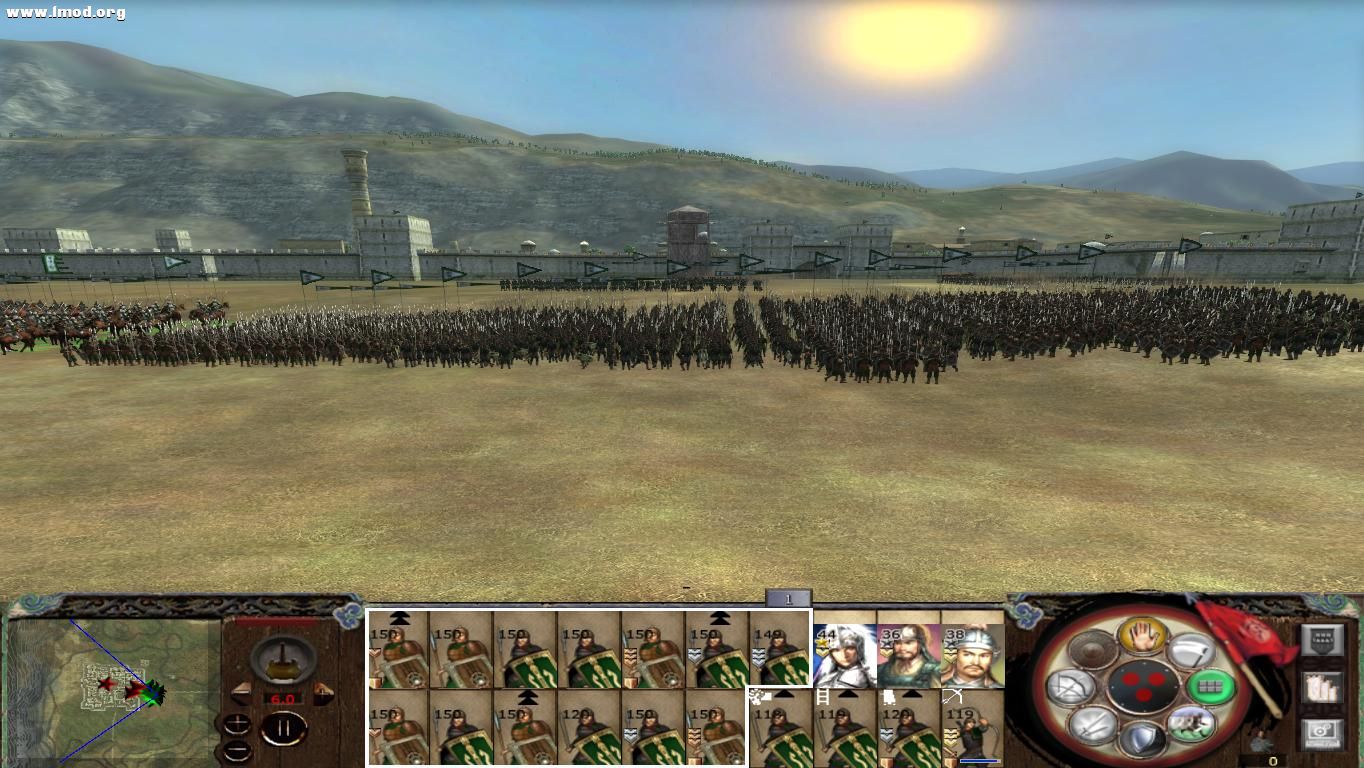The image size is (1364, 768).
Task: Decrease battle speed with left arrow
Action: click(x=240, y=692)
